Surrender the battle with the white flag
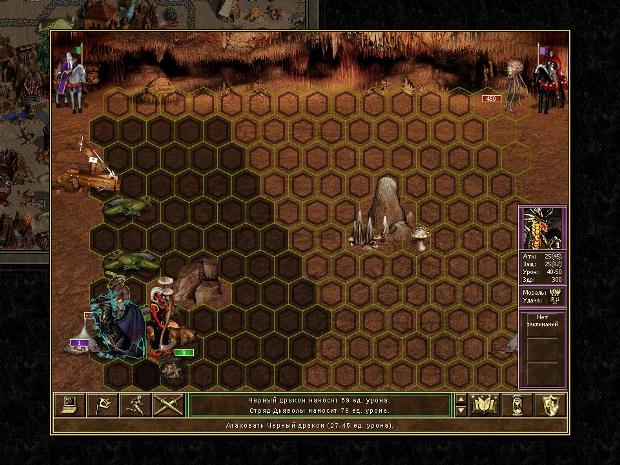Viewport: 620px width, 465px height. tap(101, 405)
